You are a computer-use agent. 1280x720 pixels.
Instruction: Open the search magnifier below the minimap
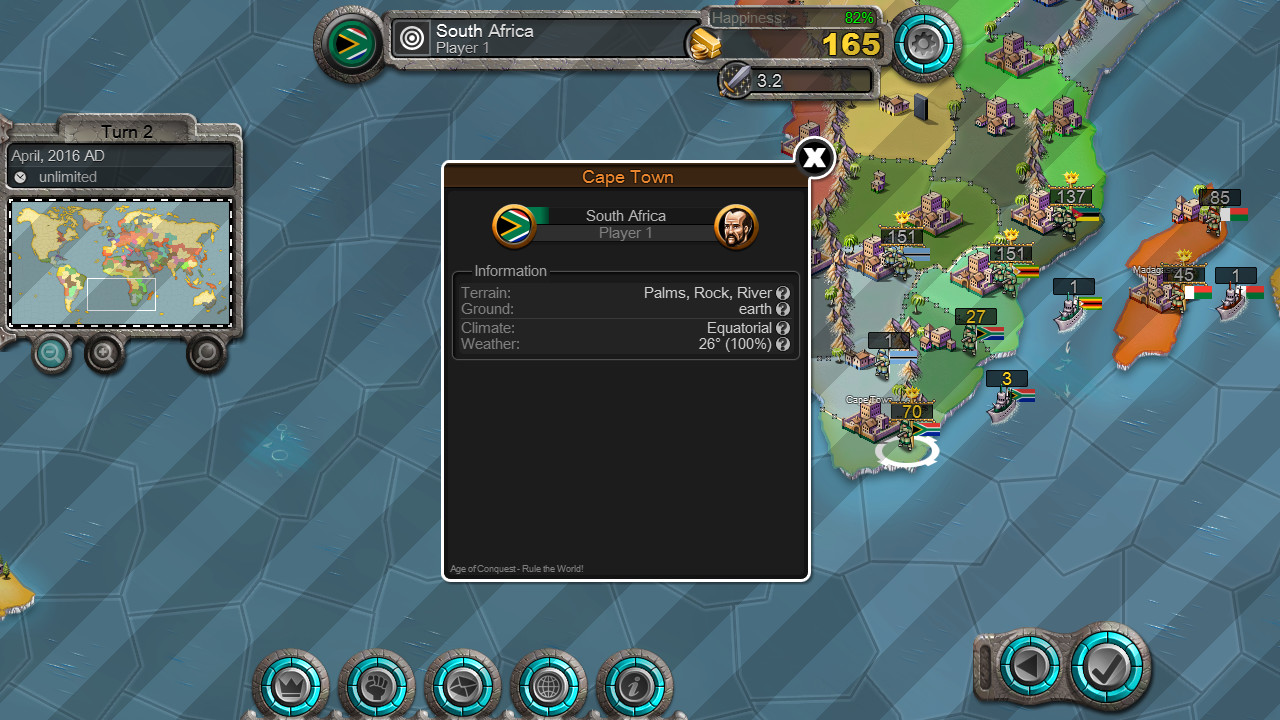(205, 353)
